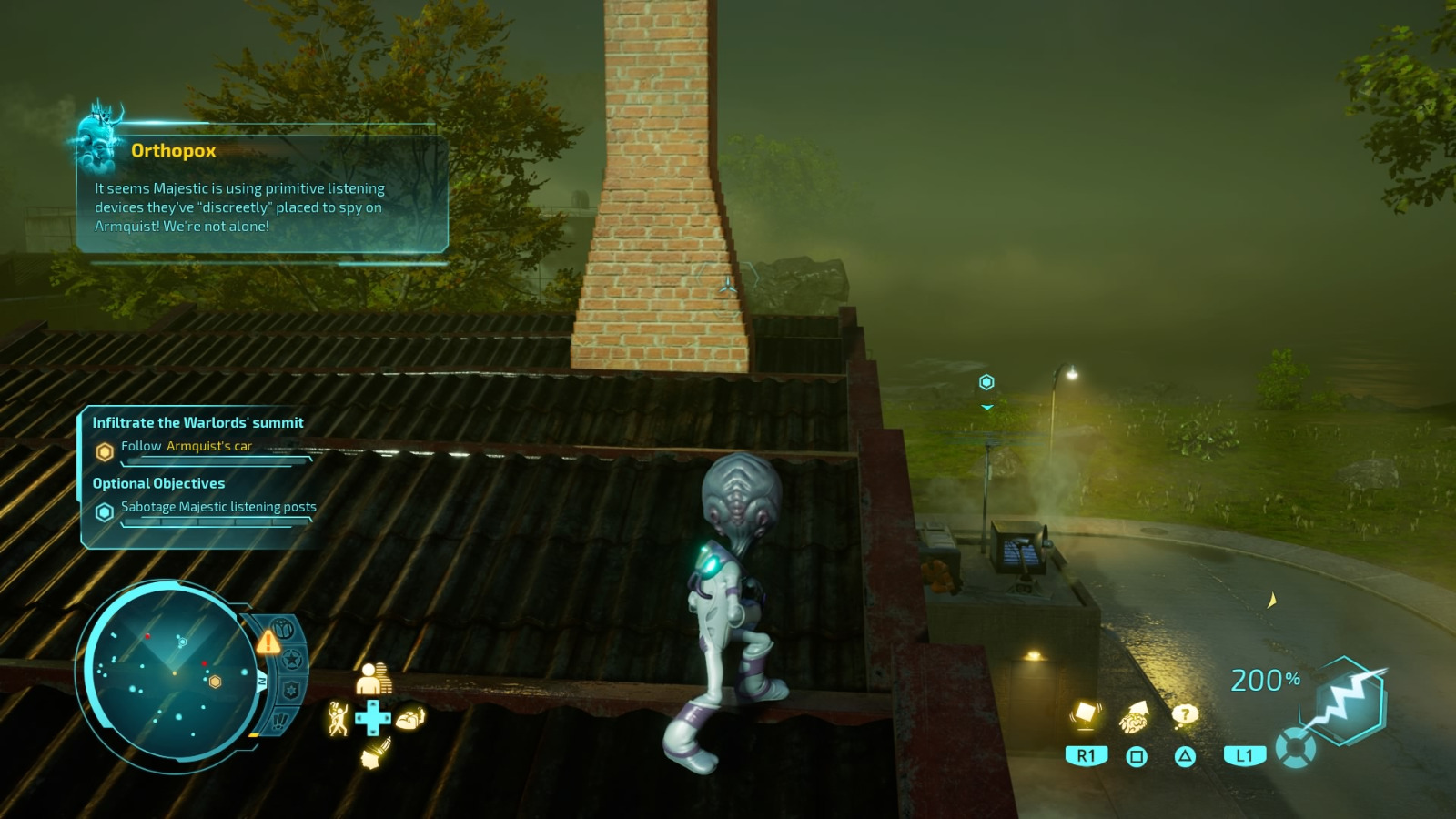1456x819 pixels.
Task: Click the N compass indicator on the minimap
Action: 261,682
